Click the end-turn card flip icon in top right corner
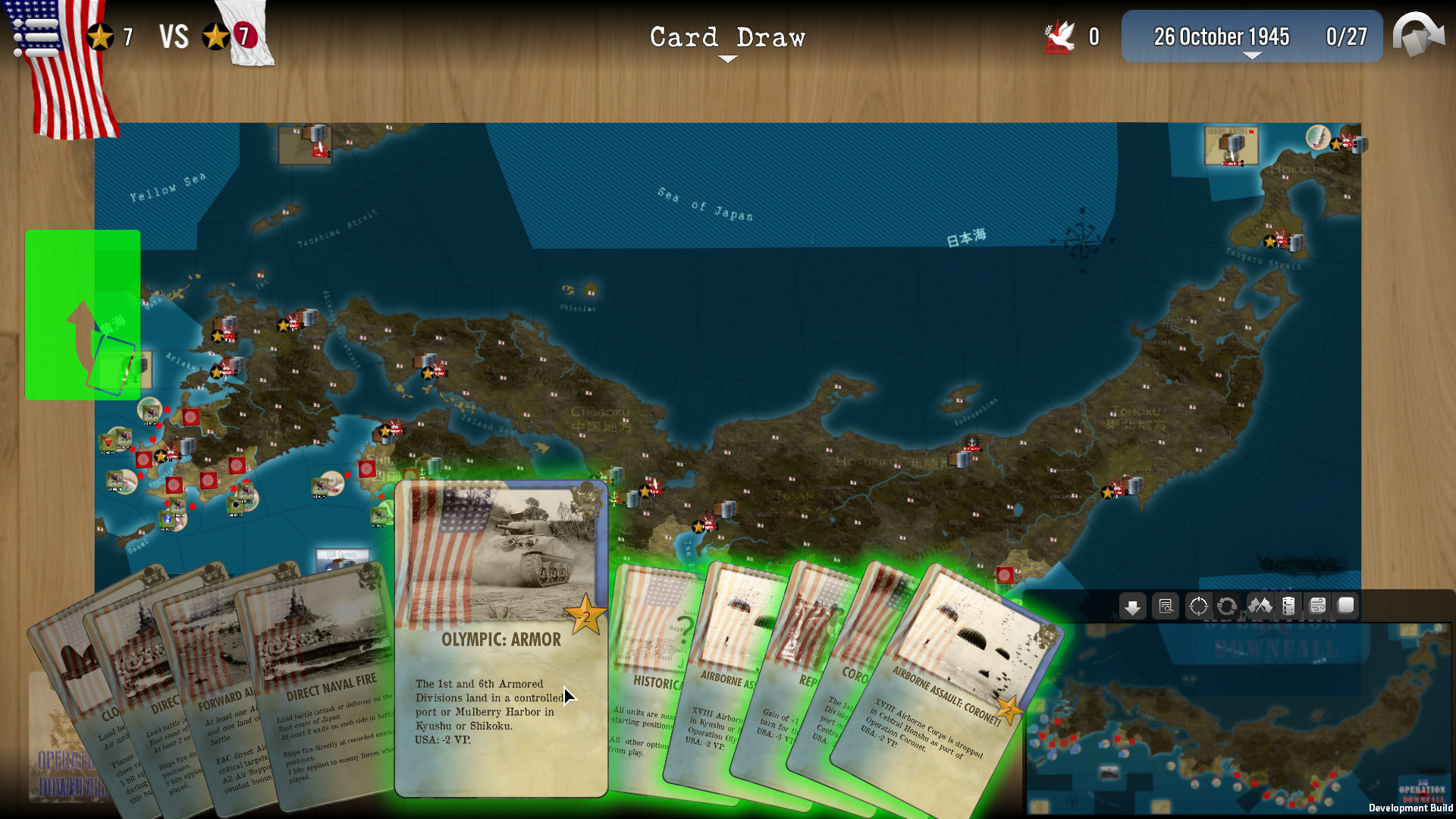The height and width of the screenshot is (819, 1456). click(x=1420, y=36)
